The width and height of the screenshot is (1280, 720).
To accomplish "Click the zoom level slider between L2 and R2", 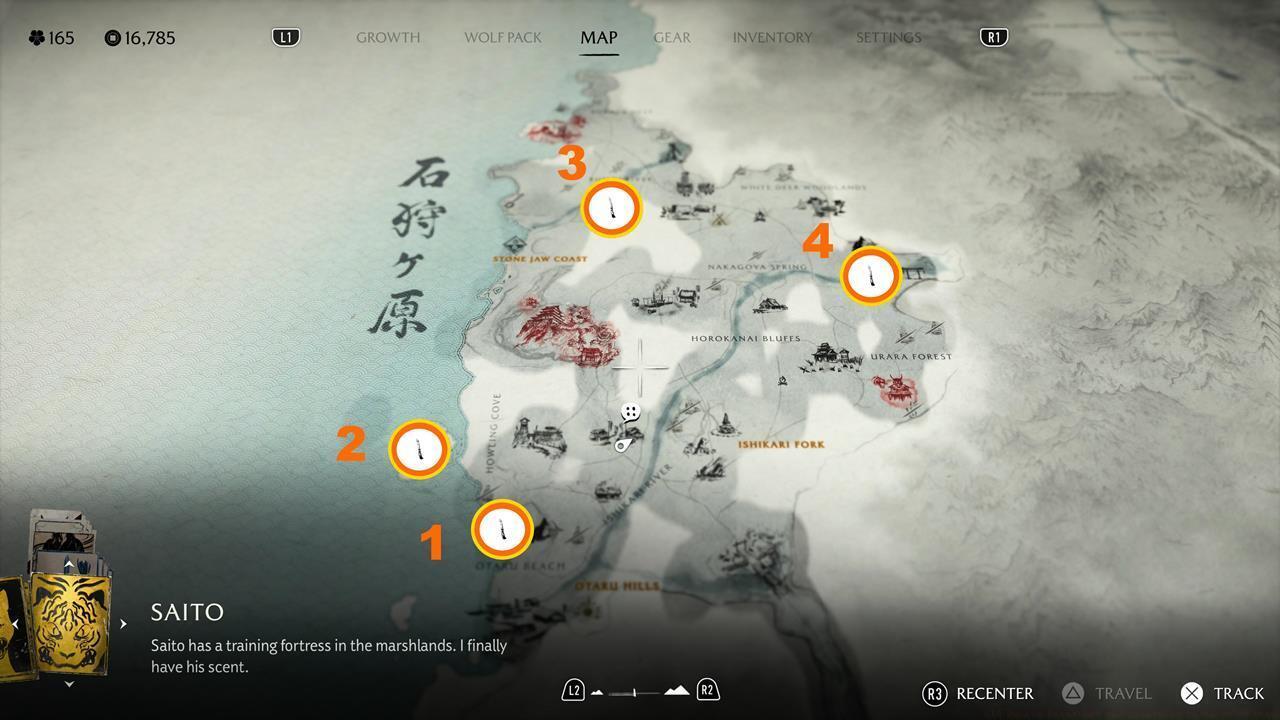I will [637, 690].
